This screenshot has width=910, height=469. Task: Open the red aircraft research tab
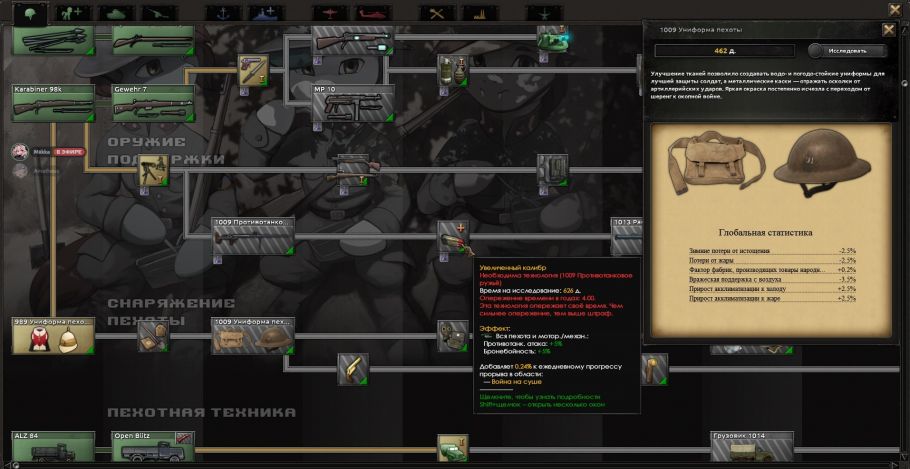327,13
